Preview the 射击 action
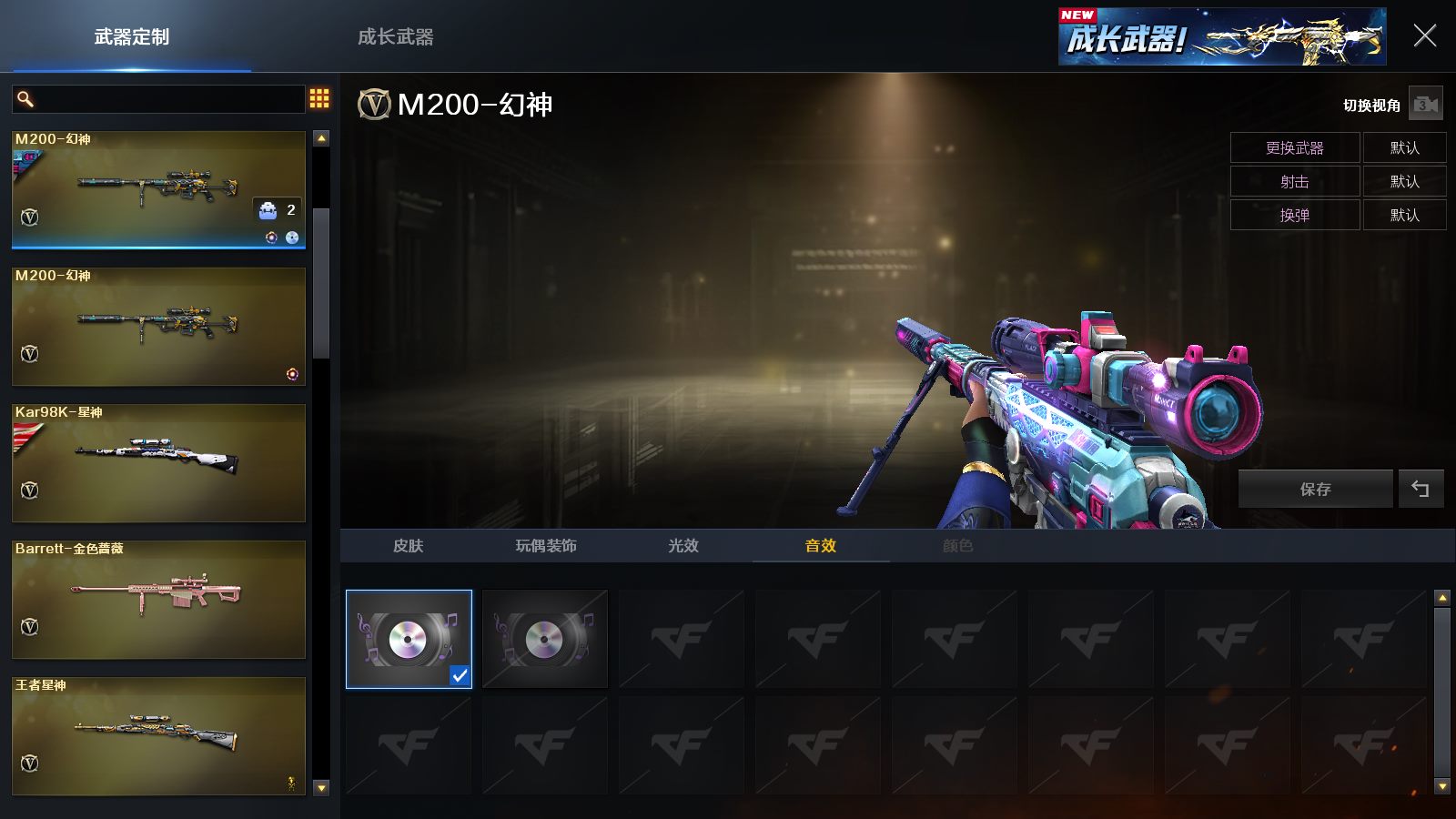The image size is (1456, 819). coord(1294,181)
